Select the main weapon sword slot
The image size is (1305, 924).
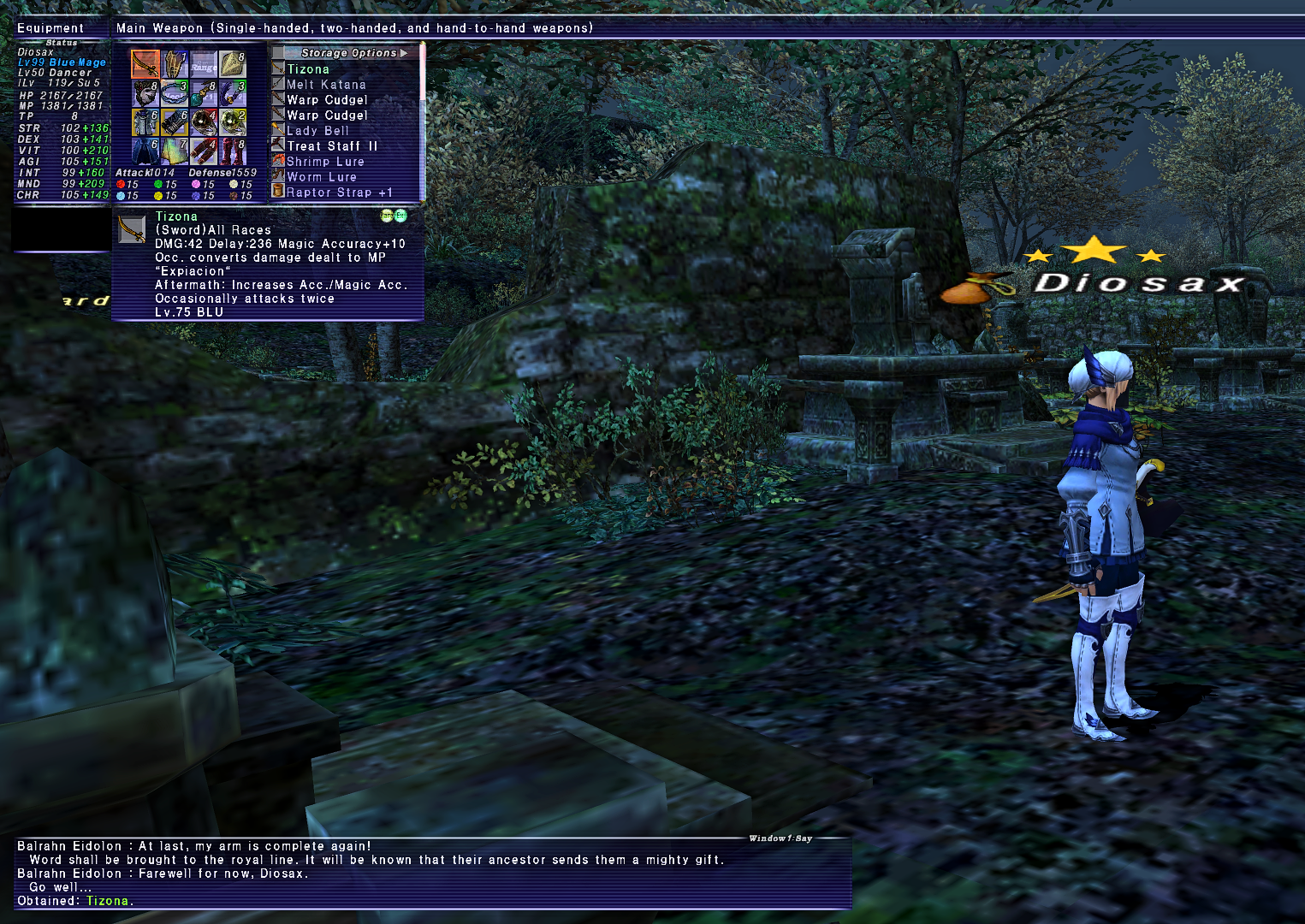click(x=145, y=63)
